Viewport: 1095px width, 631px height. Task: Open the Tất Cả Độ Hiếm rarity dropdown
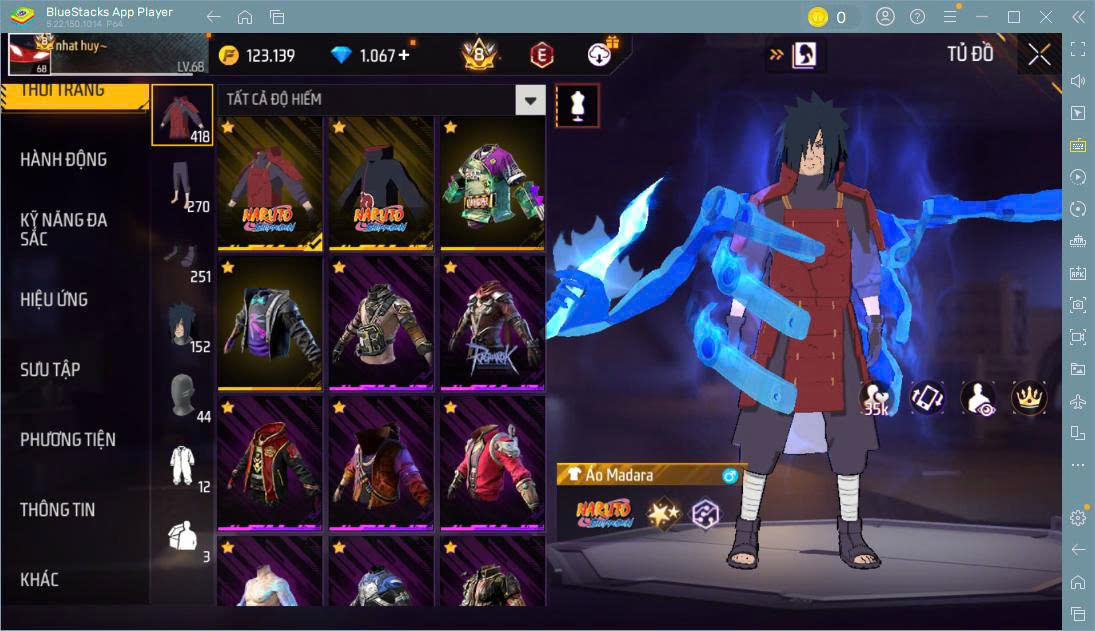530,99
